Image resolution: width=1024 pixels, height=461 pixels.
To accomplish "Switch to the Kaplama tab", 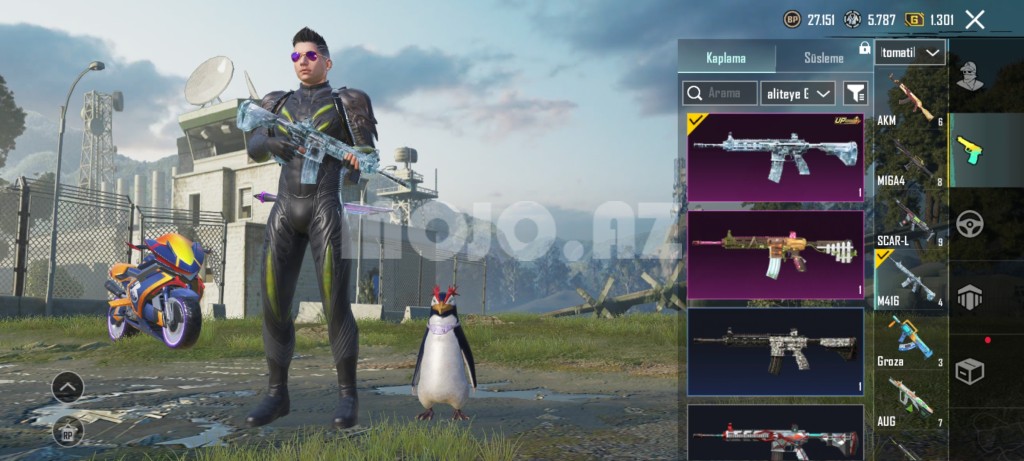I will [x=727, y=58].
